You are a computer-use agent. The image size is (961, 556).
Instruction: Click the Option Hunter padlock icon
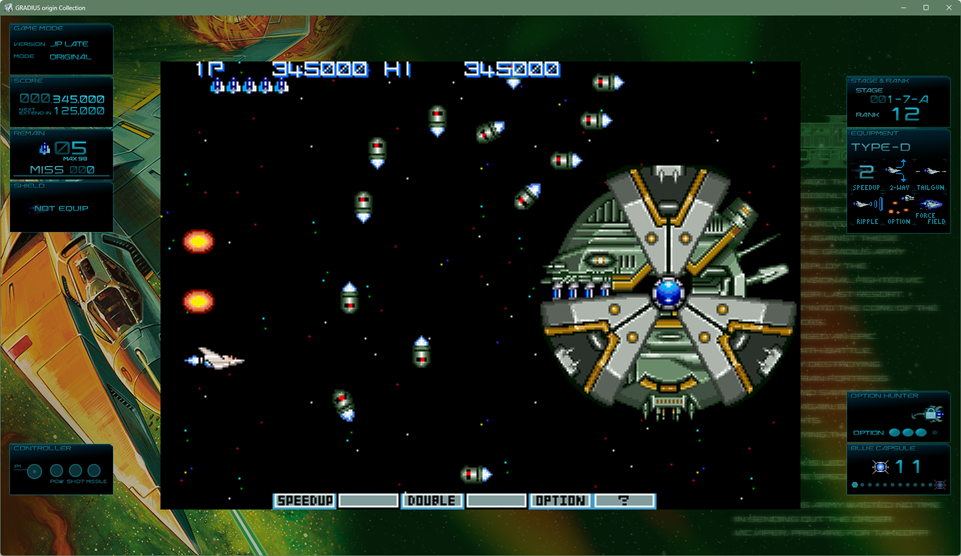(931, 413)
